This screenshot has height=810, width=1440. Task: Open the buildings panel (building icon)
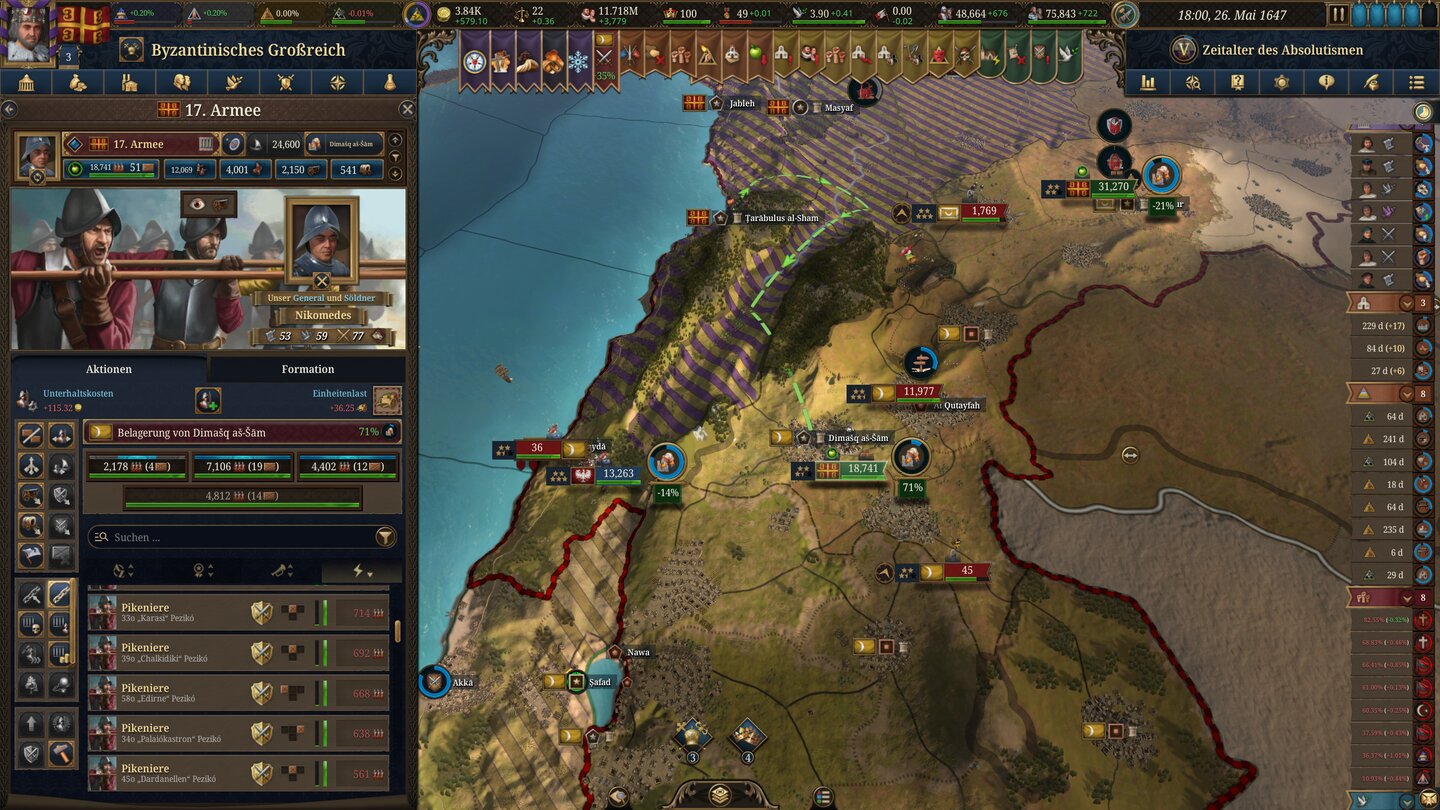[x=128, y=82]
